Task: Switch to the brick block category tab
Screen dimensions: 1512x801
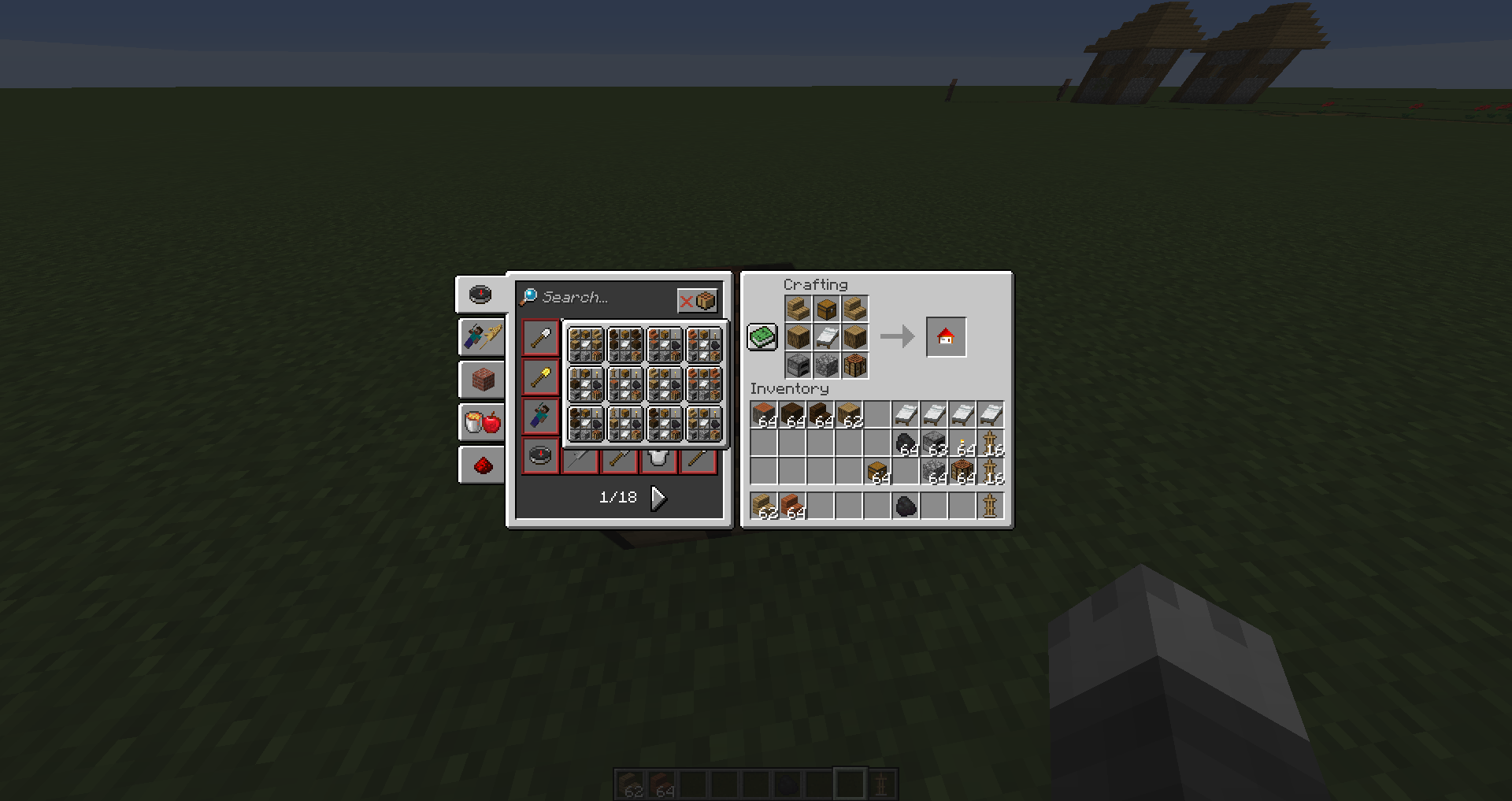Action: pos(482,380)
